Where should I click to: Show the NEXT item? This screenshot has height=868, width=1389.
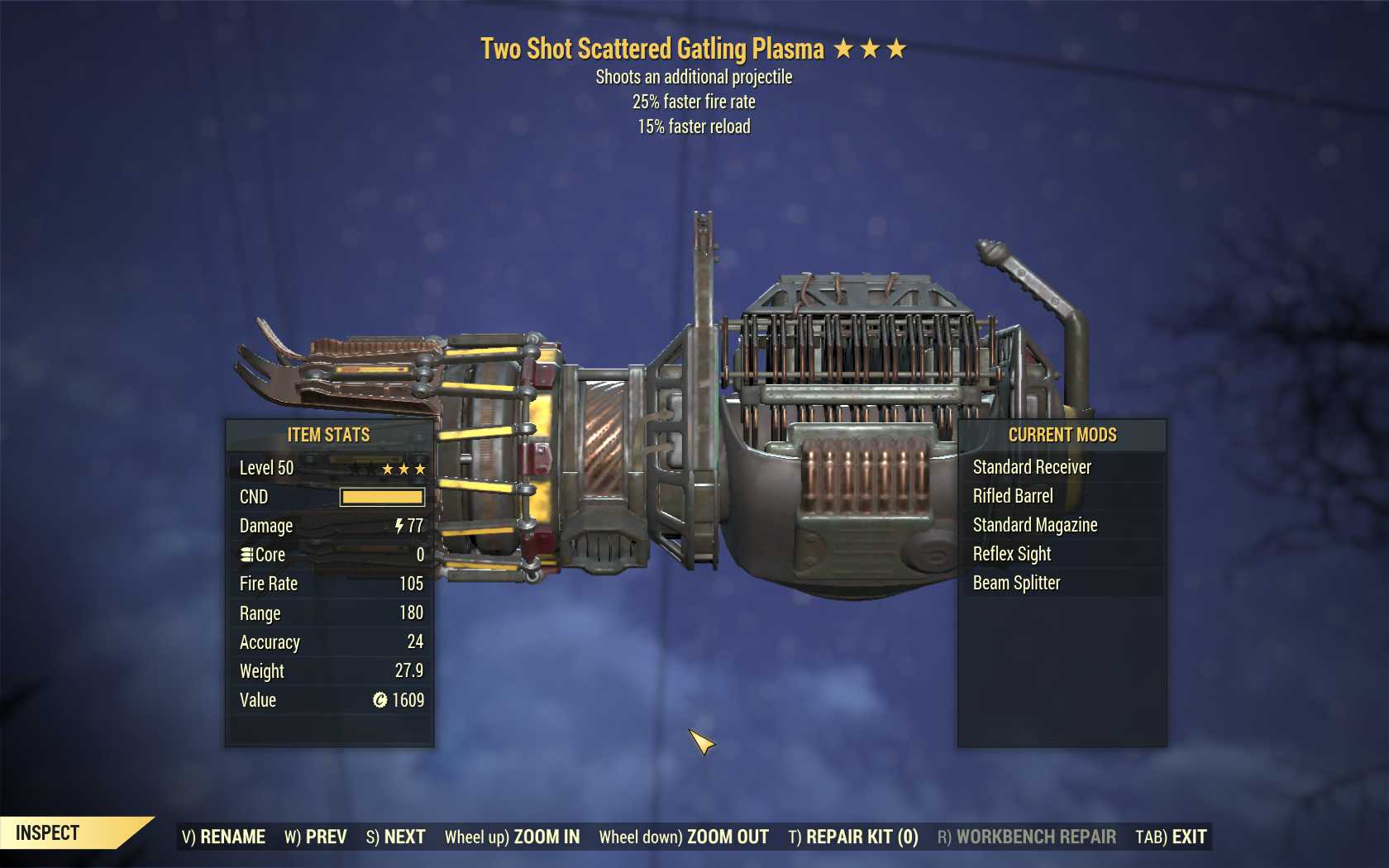click(395, 837)
